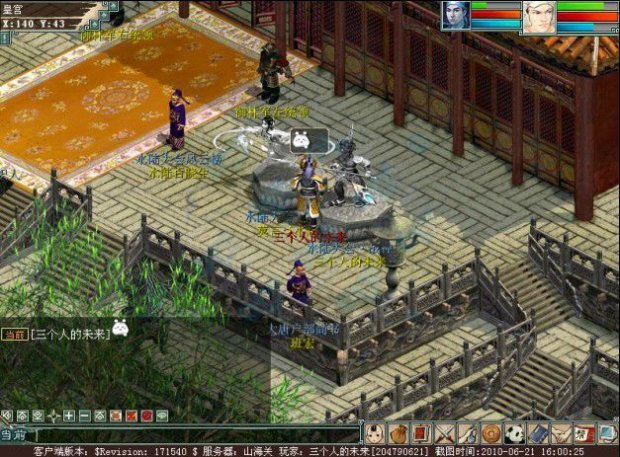
Task: Click the 皇宫 location name label
Action: coord(14,8)
